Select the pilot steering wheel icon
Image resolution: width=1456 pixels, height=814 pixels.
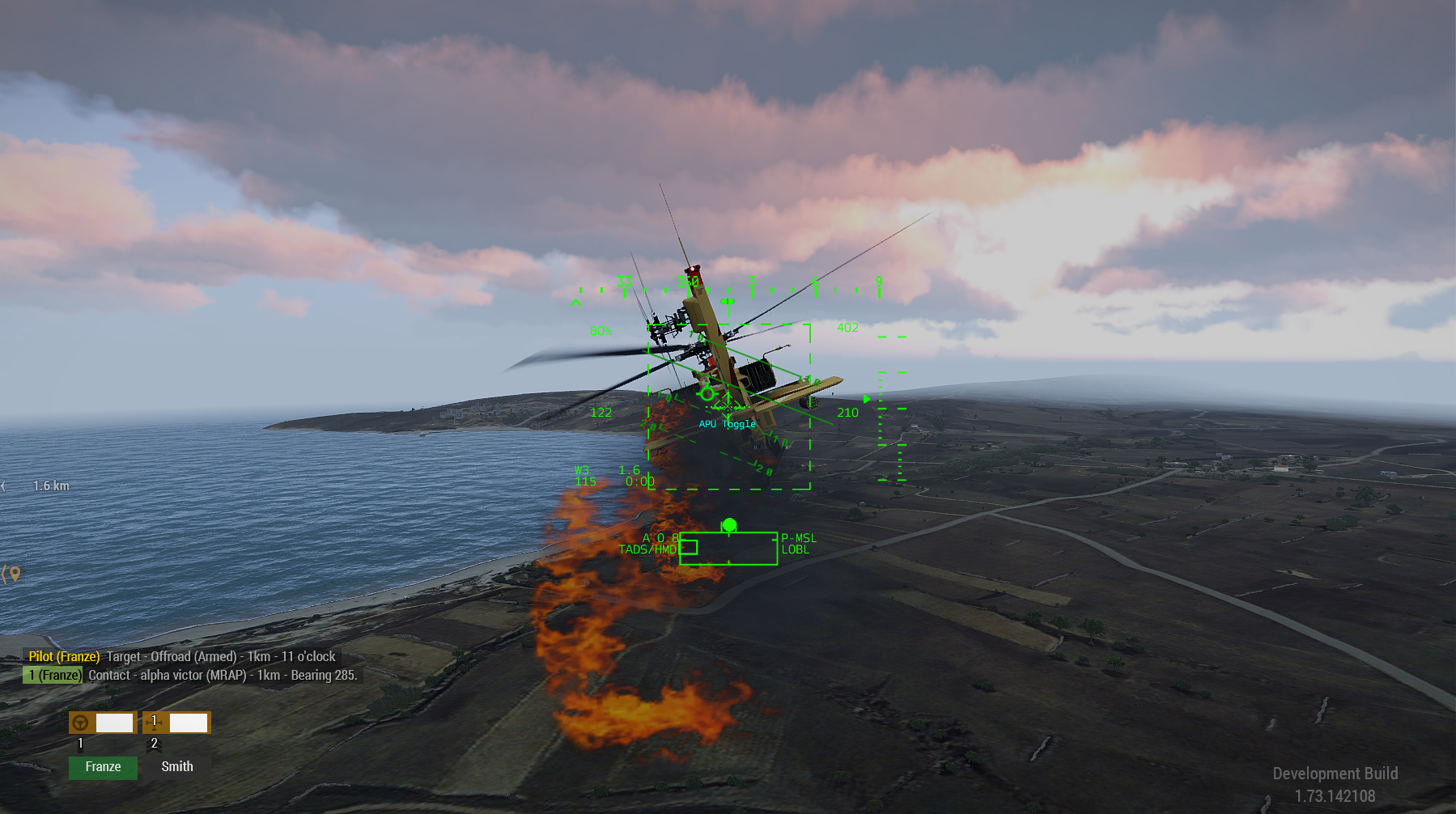(x=81, y=723)
